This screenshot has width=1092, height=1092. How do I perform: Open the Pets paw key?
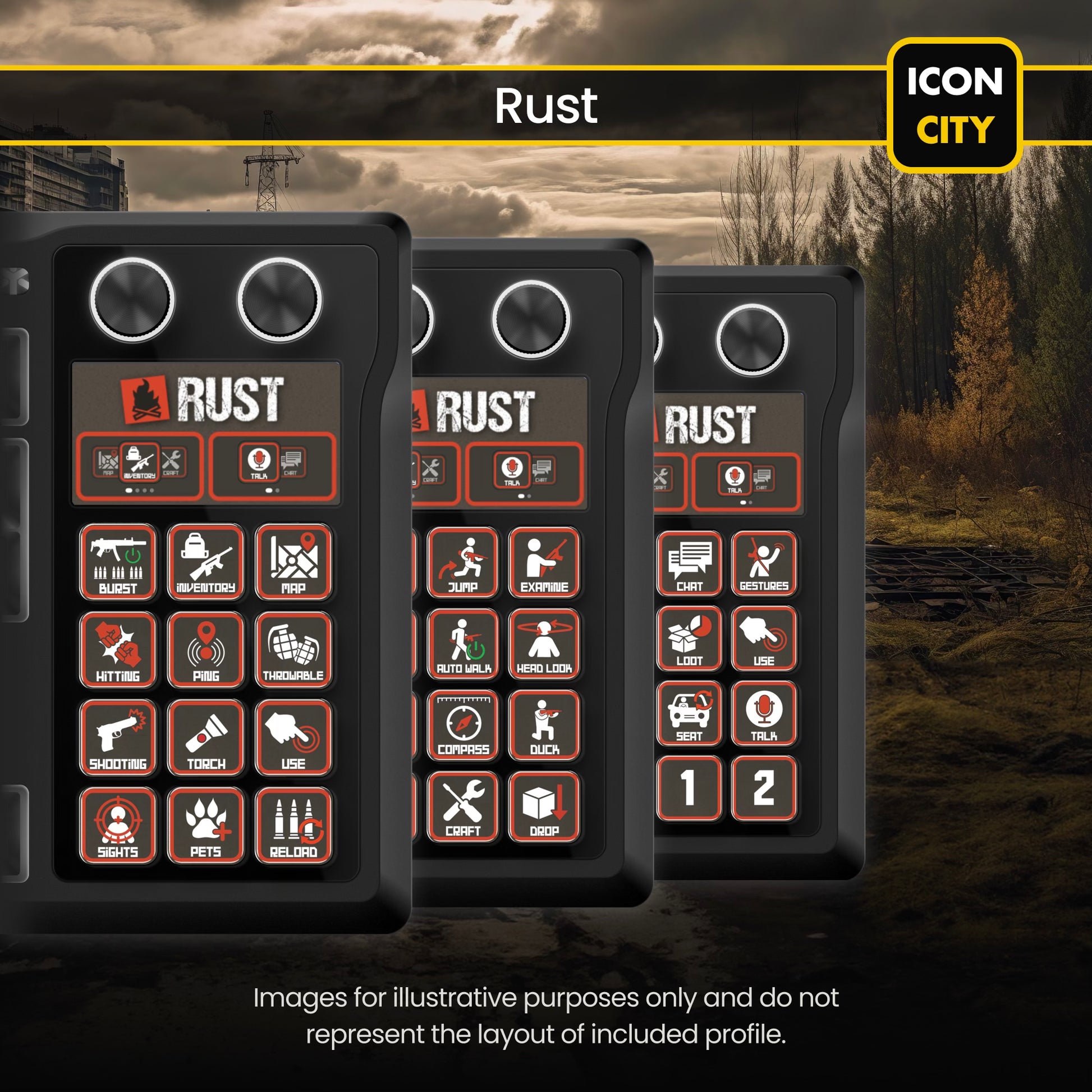coord(206,825)
